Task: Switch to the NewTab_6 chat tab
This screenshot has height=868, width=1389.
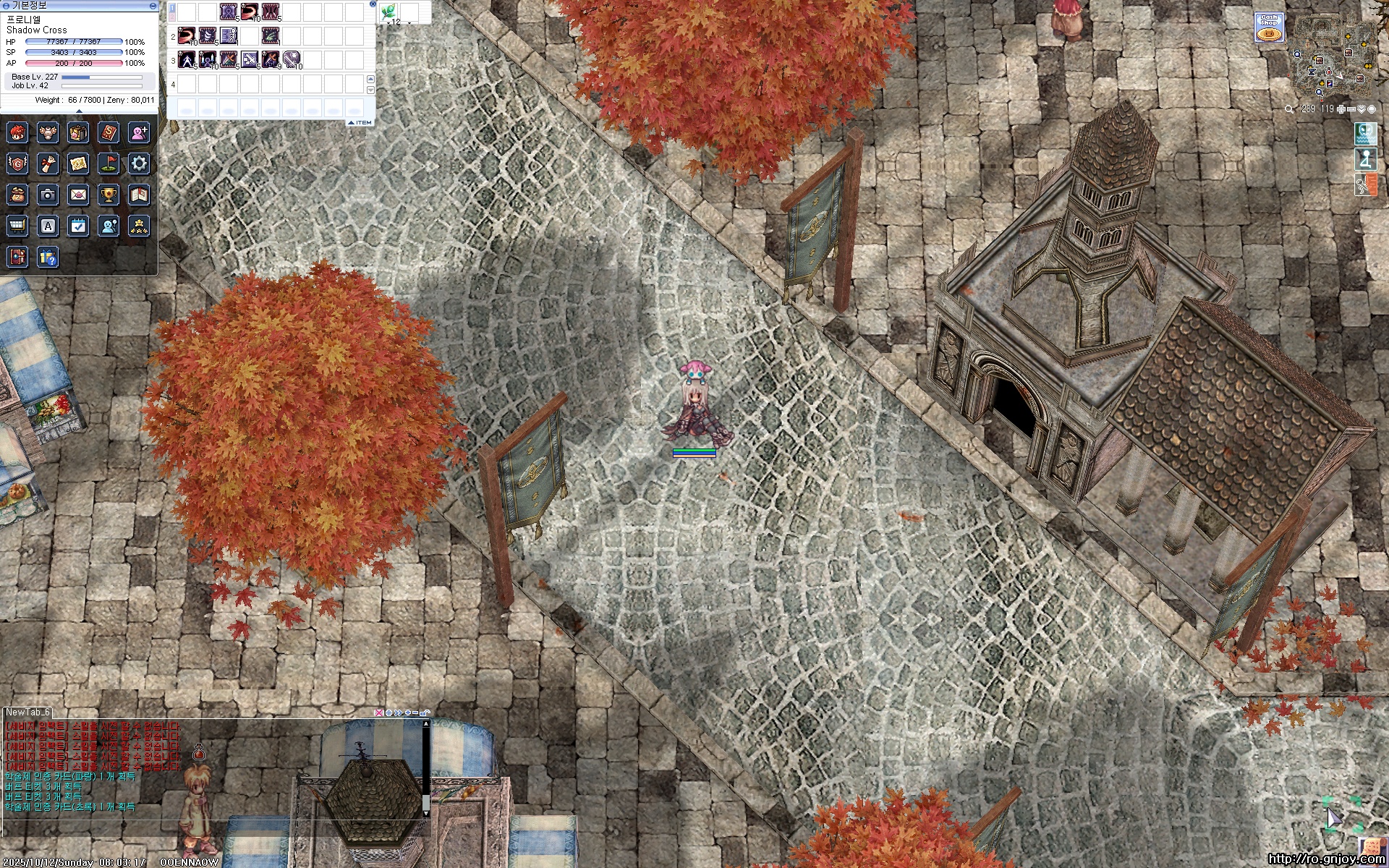Action: (x=27, y=712)
